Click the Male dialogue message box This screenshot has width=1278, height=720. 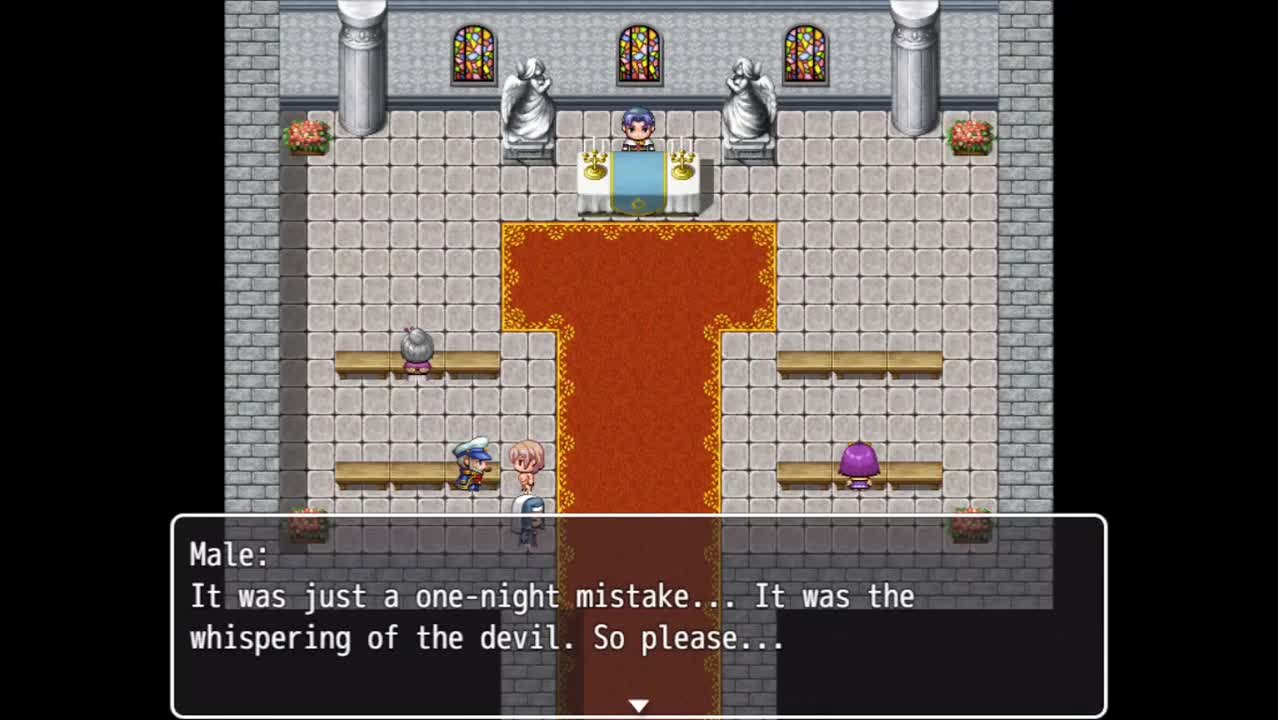click(x=638, y=613)
